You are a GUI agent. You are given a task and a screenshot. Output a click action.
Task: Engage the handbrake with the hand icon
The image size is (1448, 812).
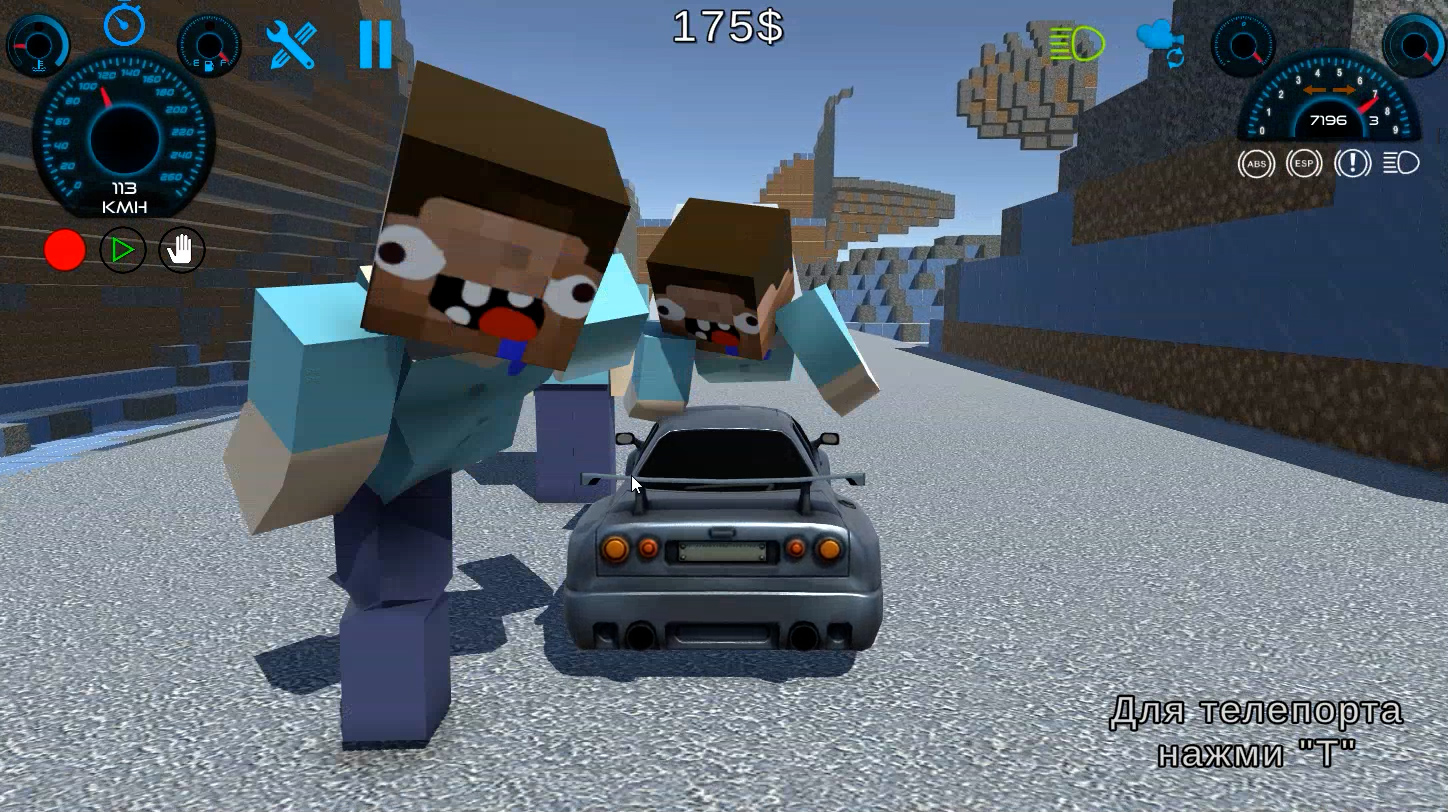coord(180,250)
